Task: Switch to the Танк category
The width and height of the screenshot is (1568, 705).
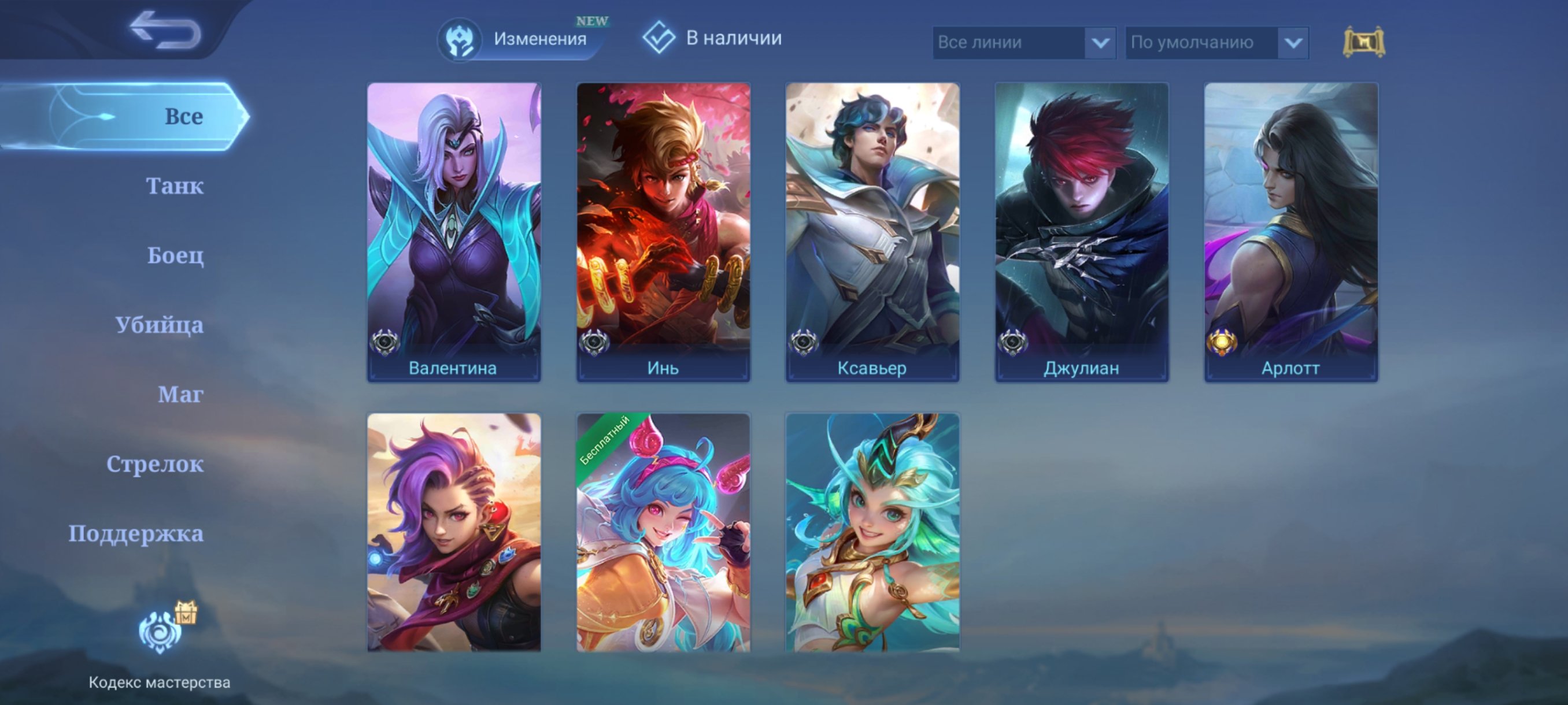Action: (x=174, y=186)
